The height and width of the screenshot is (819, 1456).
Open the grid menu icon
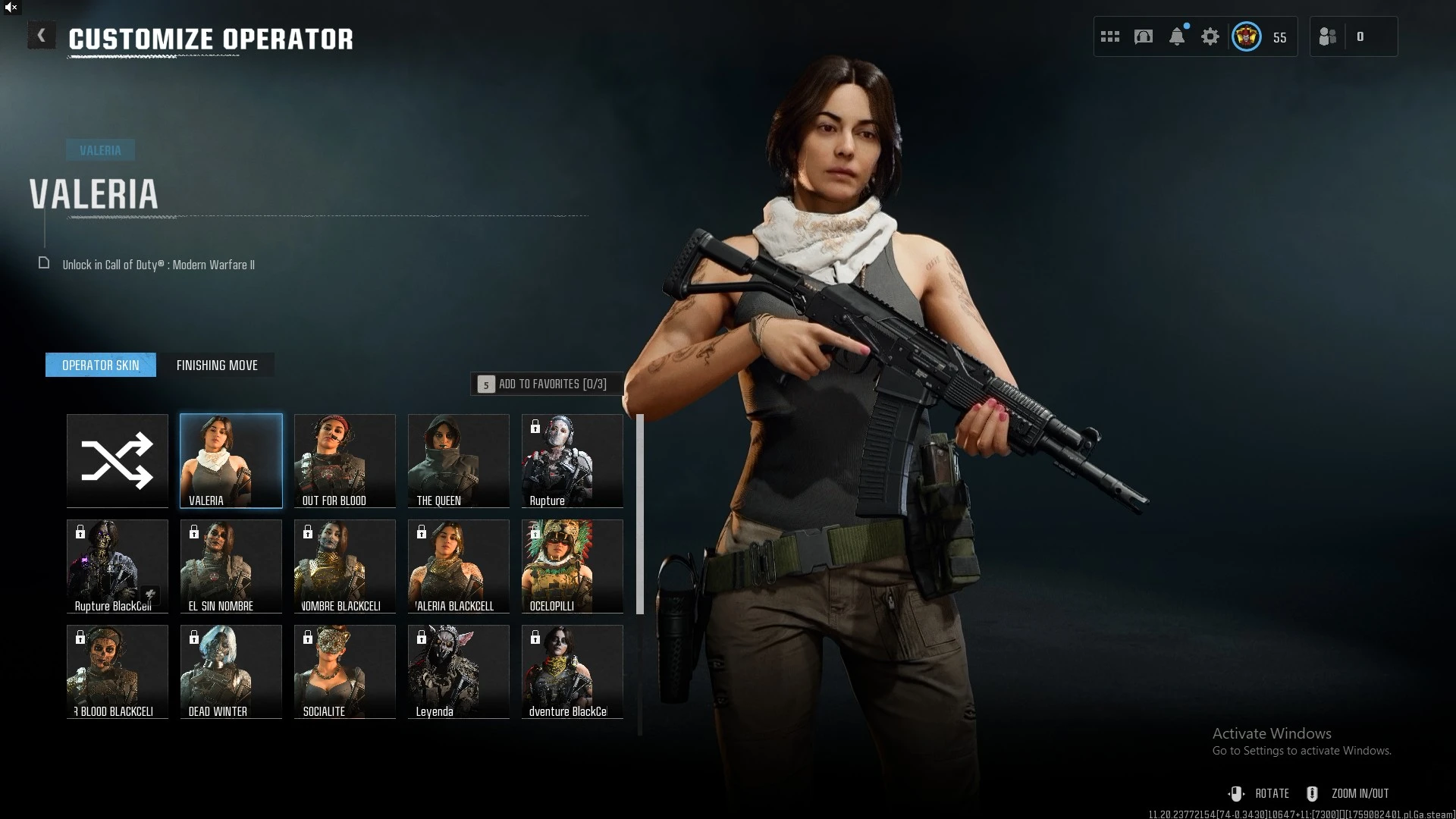point(1110,36)
